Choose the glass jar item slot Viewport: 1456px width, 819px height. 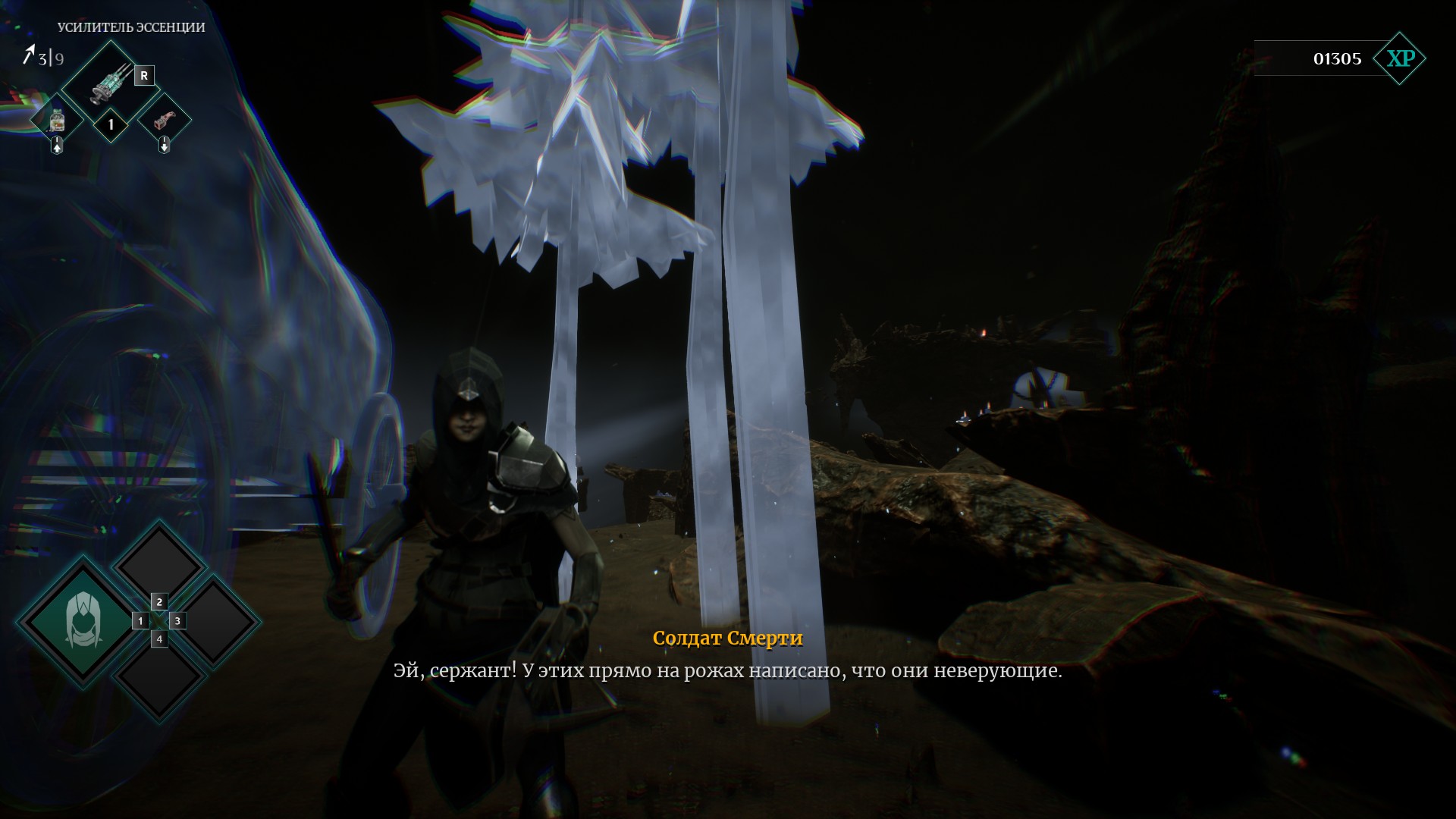[x=56, y=119]
